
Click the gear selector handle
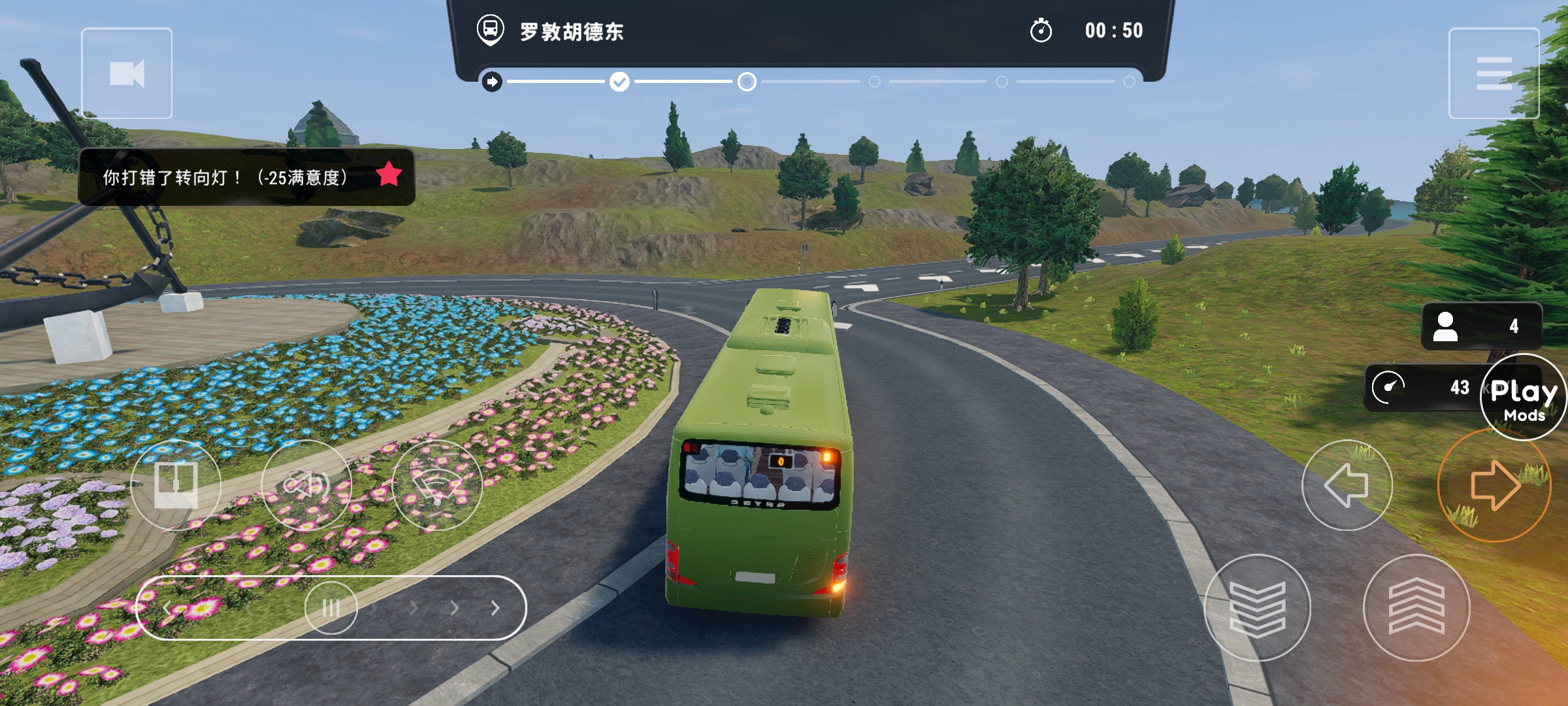pyautogui.click(x=331, y=608)
